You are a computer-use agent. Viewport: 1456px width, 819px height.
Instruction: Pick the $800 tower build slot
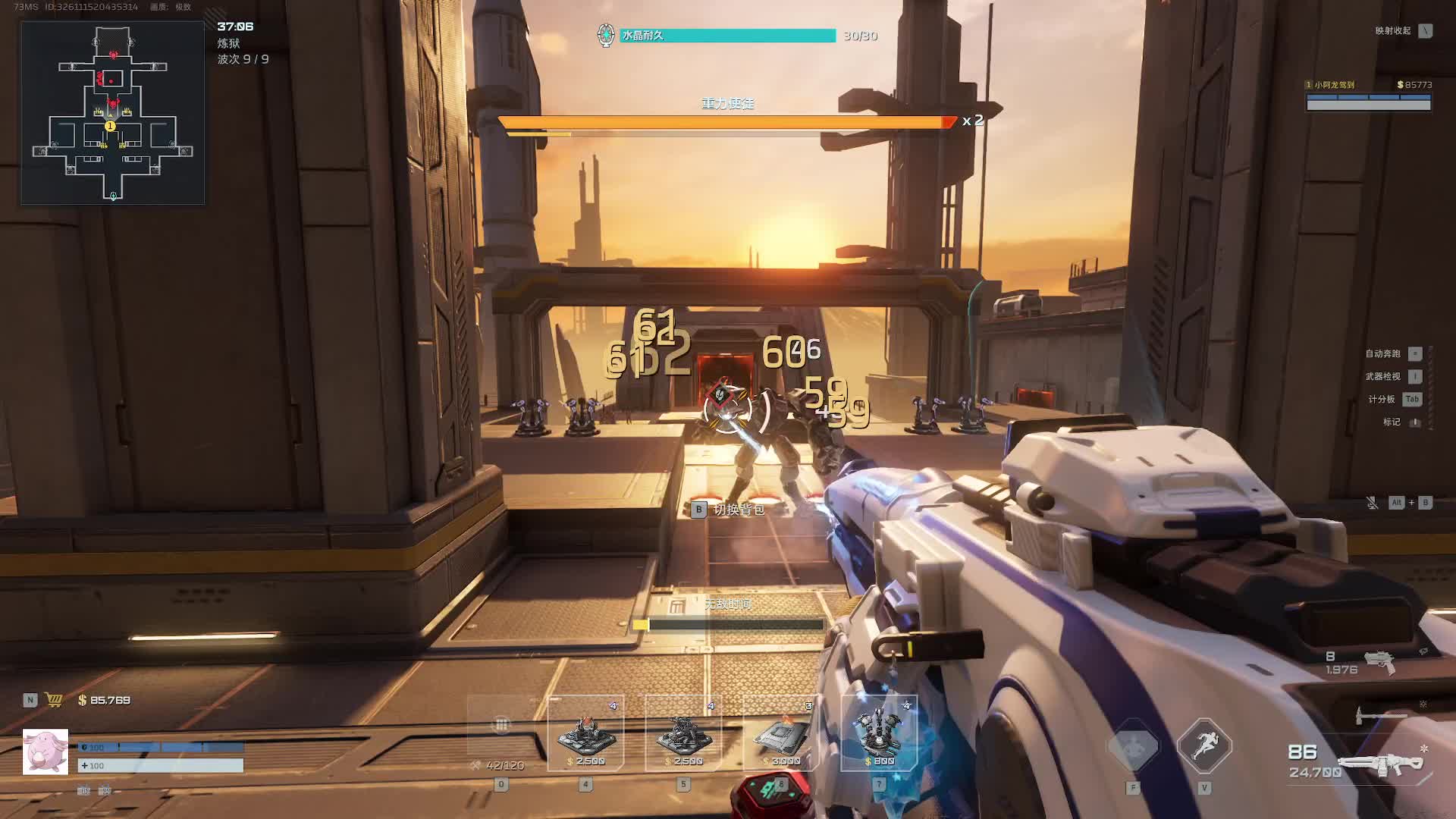pos(879,733)
